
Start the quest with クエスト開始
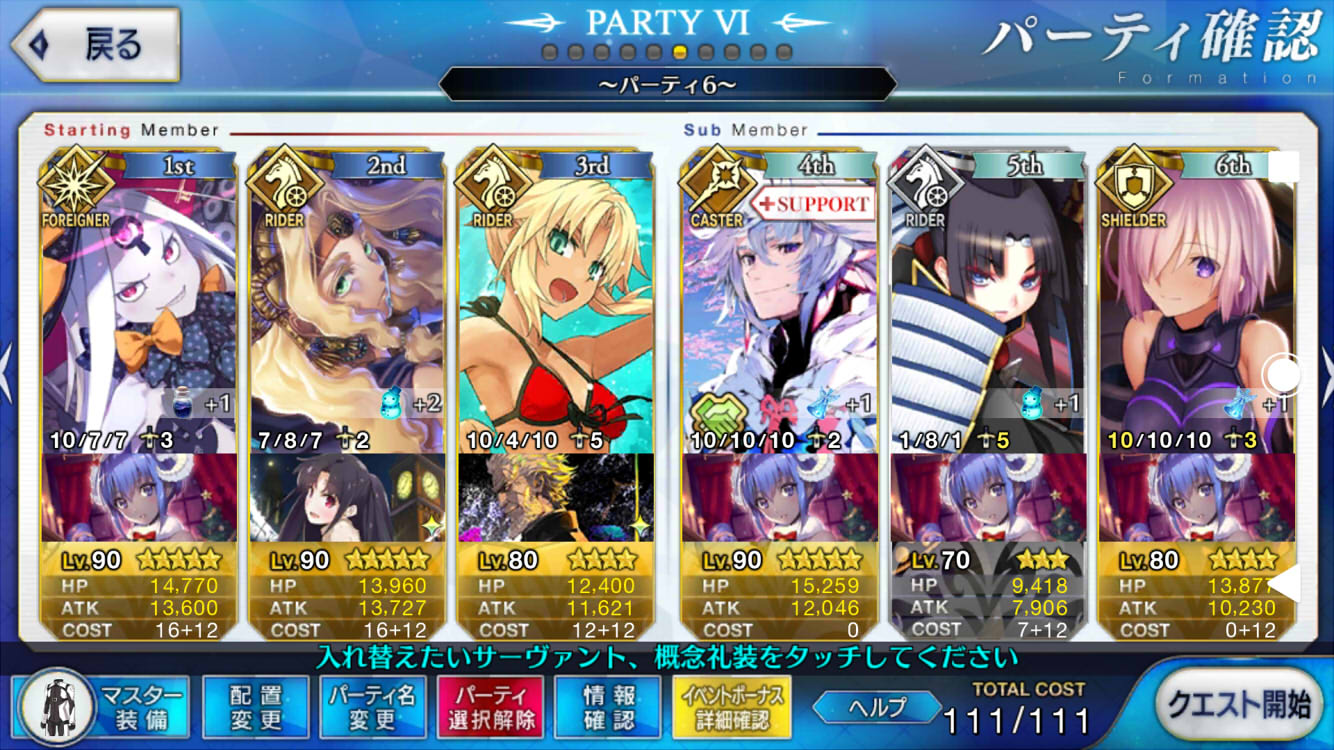[x=1237, y=706]
